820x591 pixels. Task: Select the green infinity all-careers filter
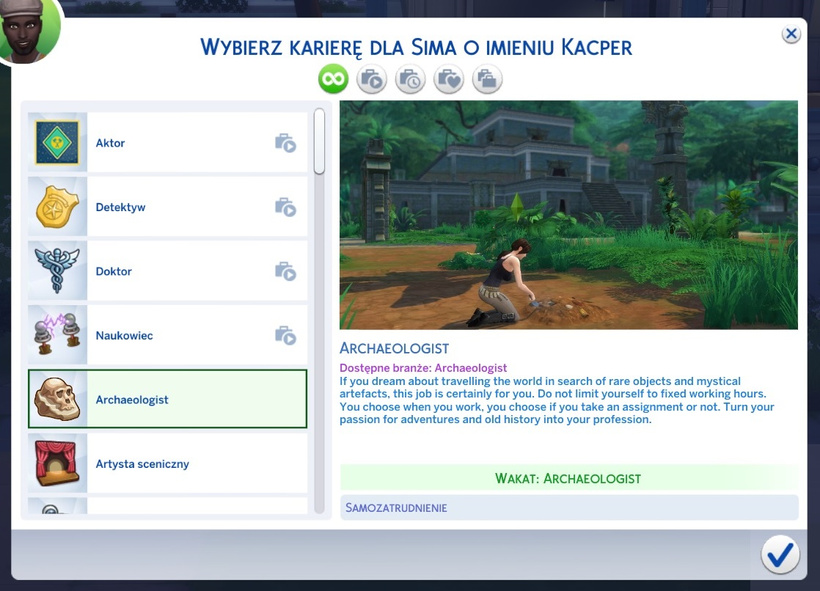click(333, 79)
